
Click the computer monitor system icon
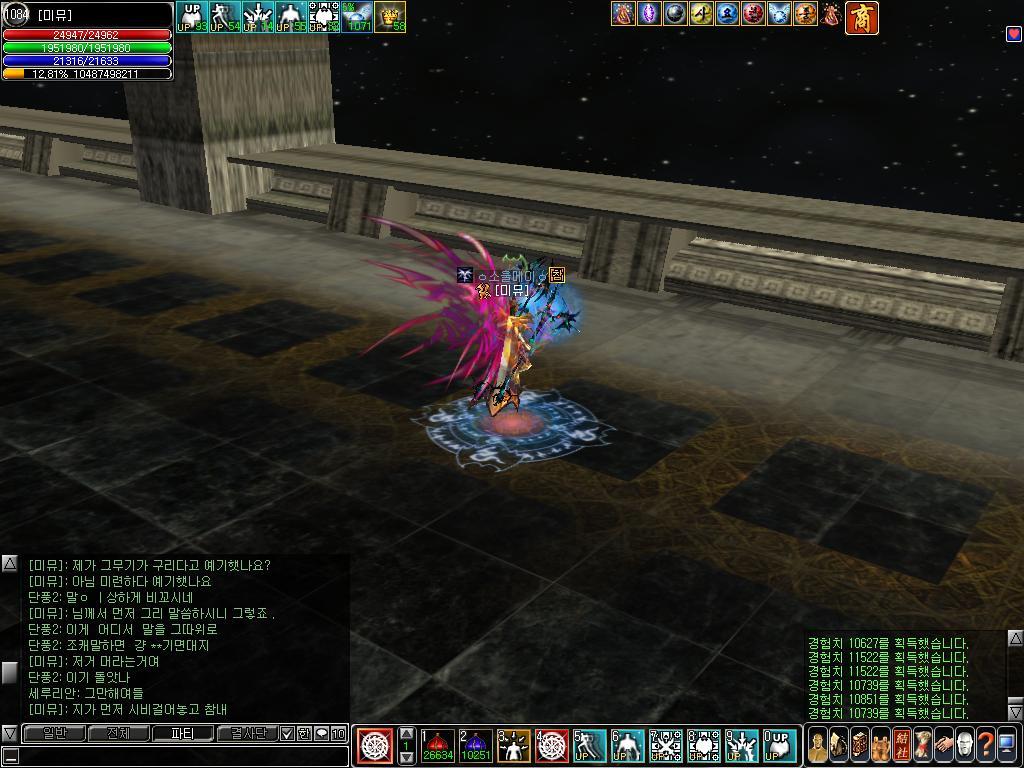pyautogui.click(x=1006, y=745)
